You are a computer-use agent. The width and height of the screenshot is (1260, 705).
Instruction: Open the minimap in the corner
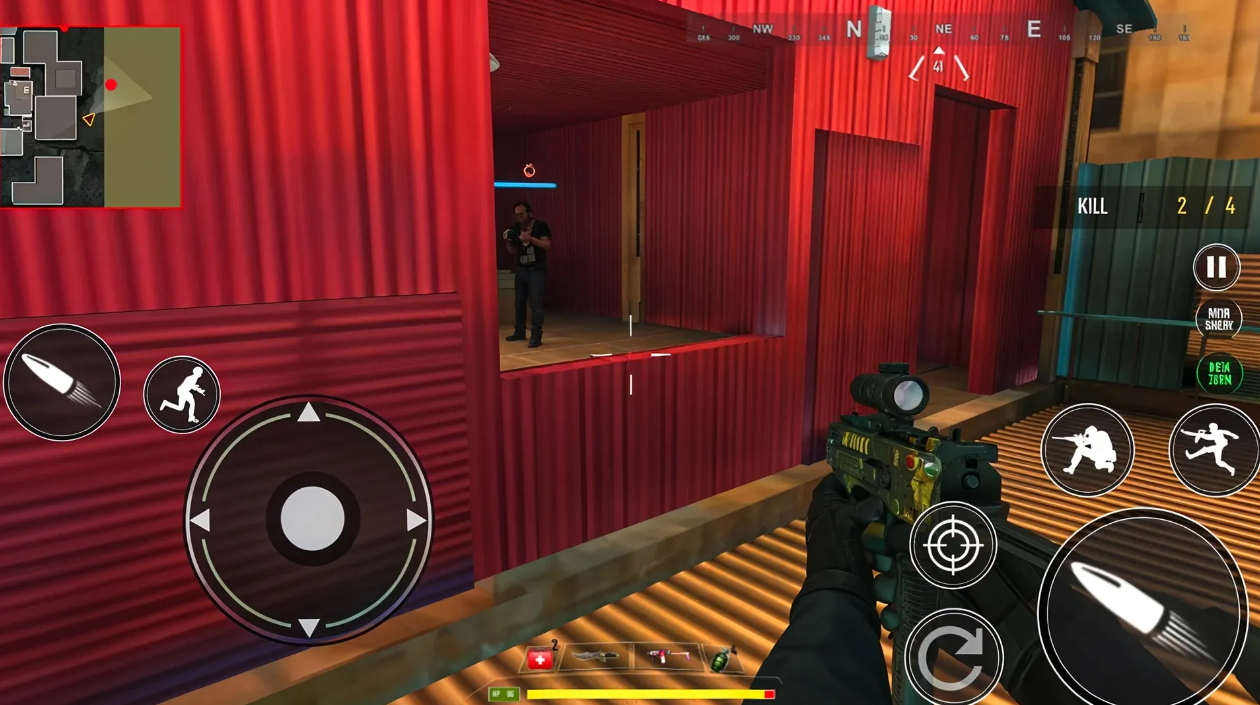pos(91,116)
